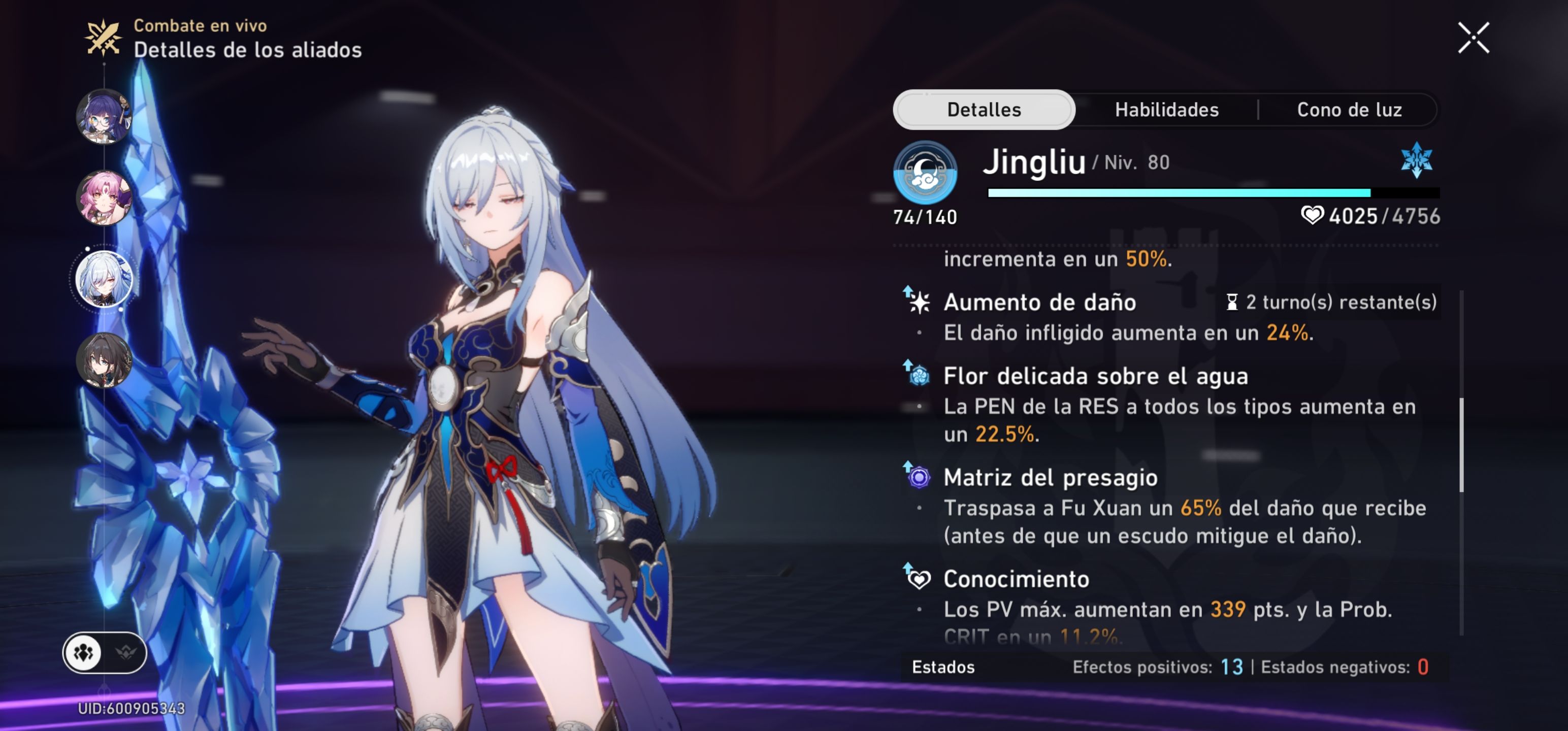Viewport: 1568px width, 731px height.
Task: Switch to the Habilidades tab
Action: [1167, 110]
